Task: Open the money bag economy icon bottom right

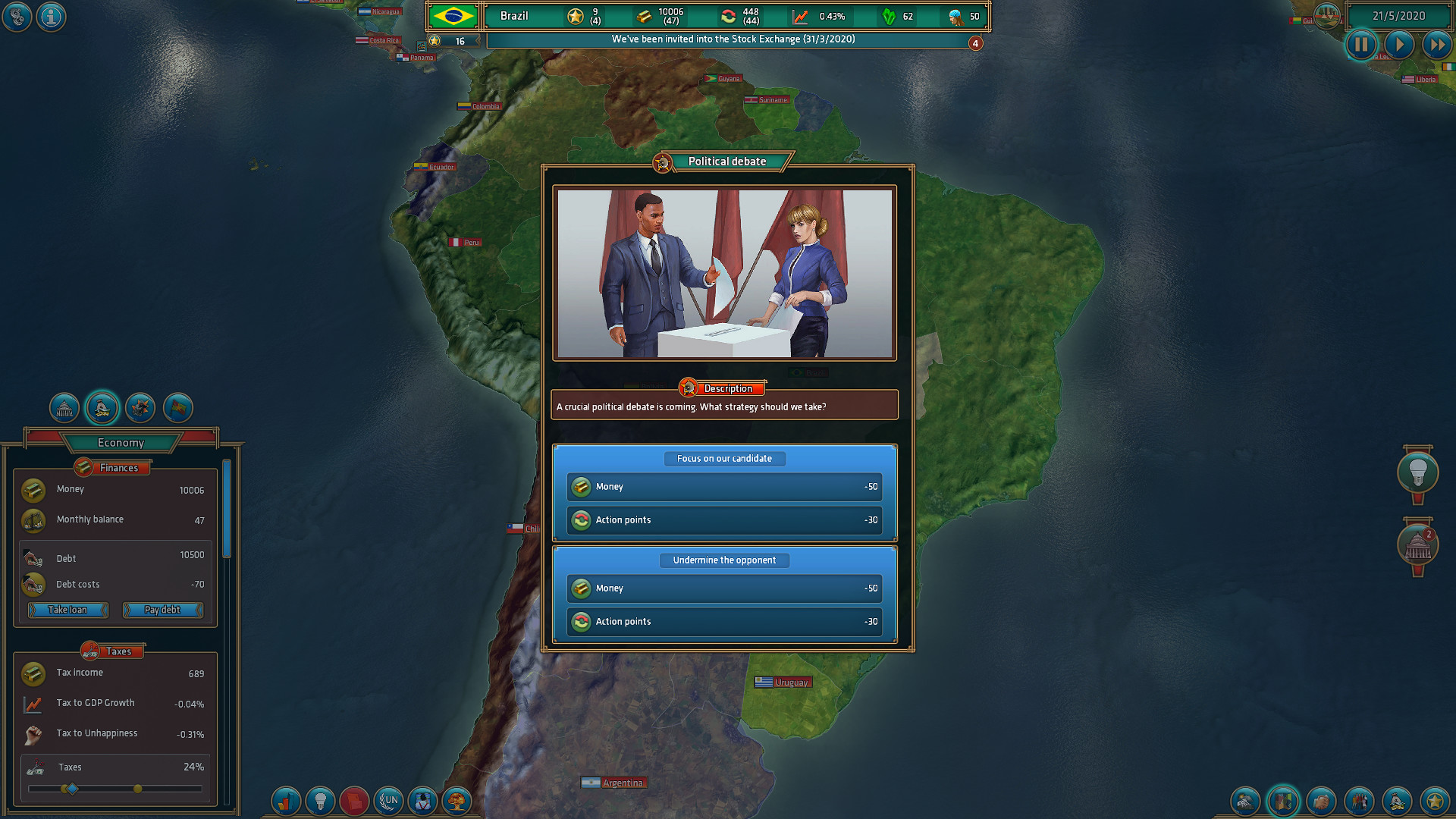Action: click(1396, 801)
